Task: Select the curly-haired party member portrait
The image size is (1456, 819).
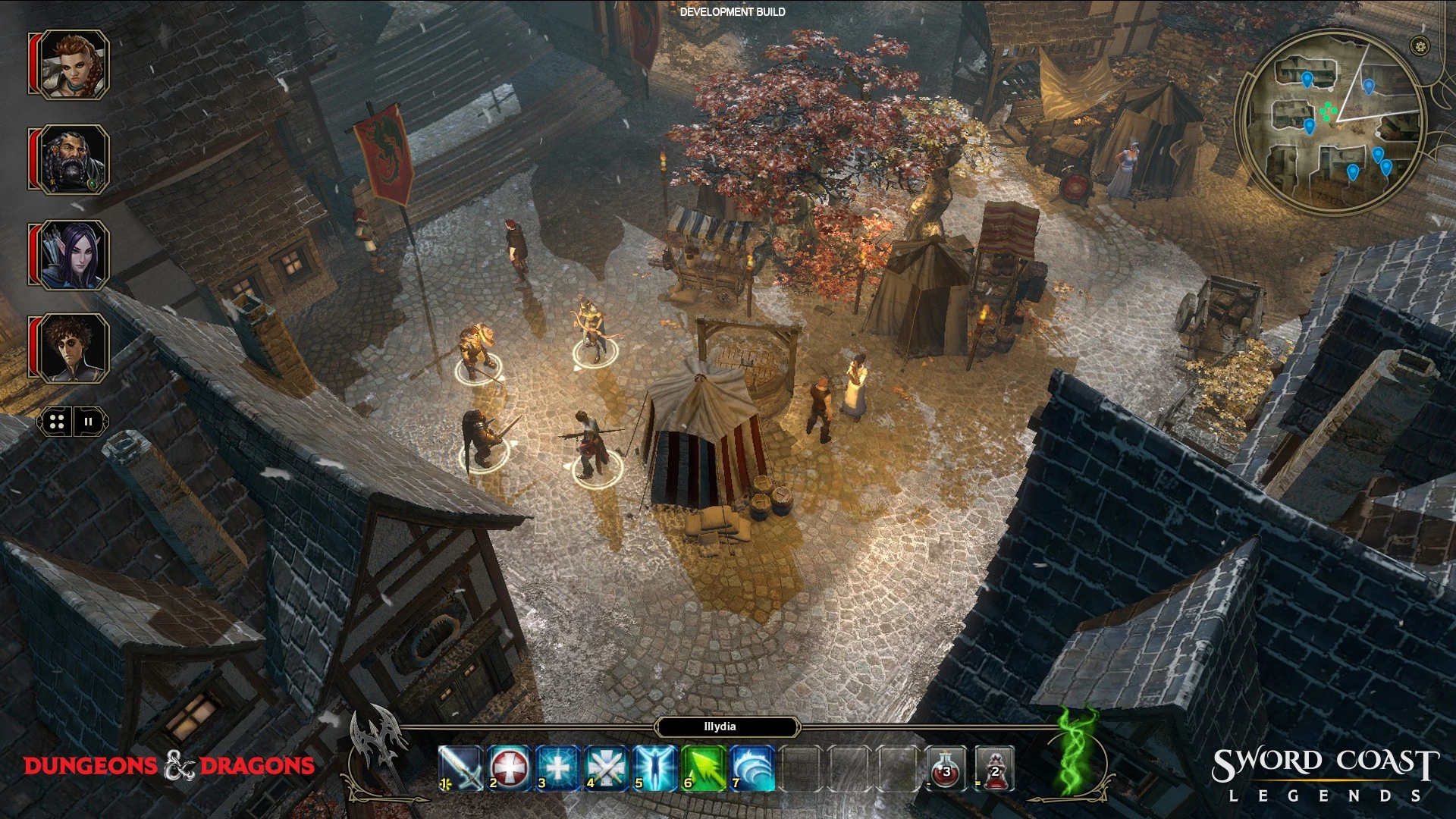Action: pos(74,348)
